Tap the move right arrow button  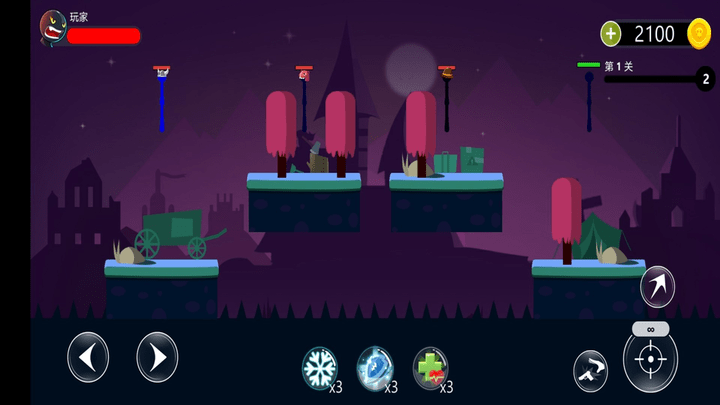157,357
